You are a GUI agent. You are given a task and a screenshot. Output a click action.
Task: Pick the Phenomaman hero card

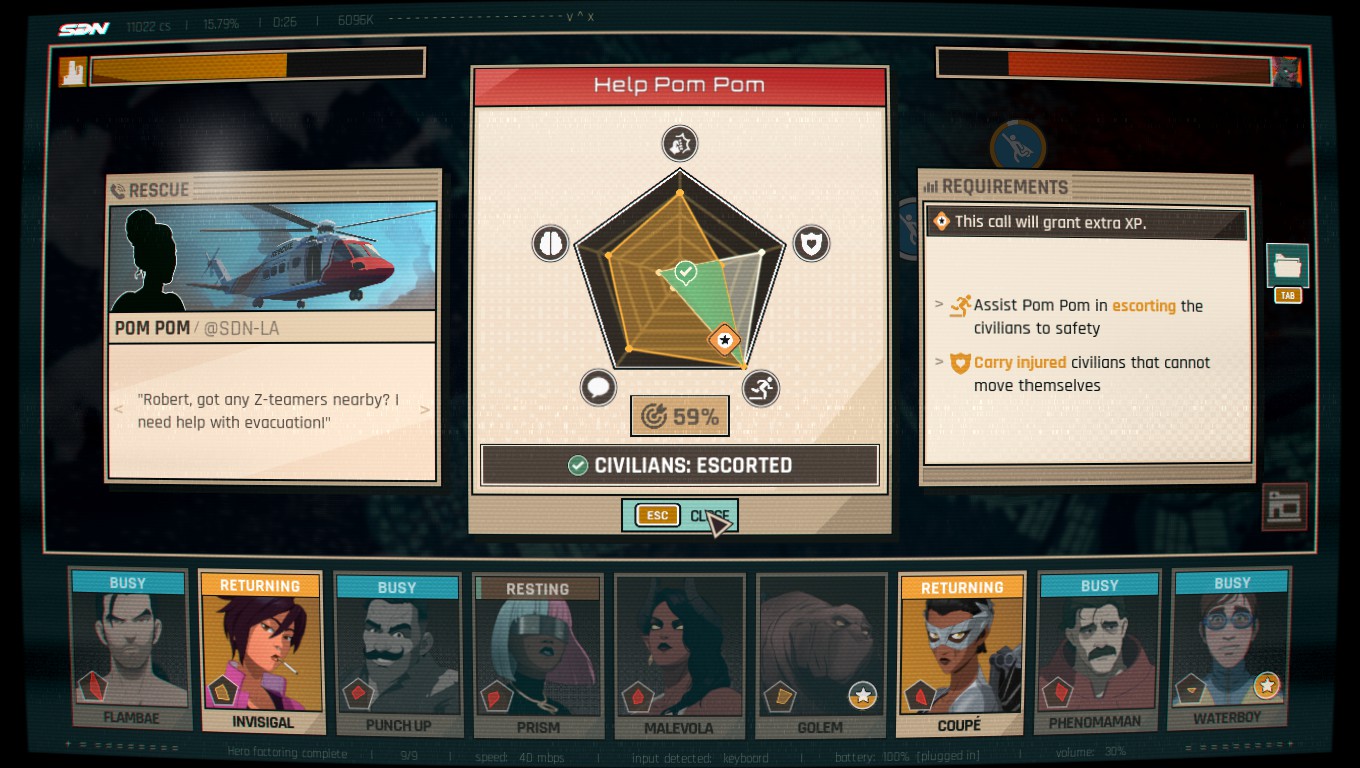(x=1096, y=650)
